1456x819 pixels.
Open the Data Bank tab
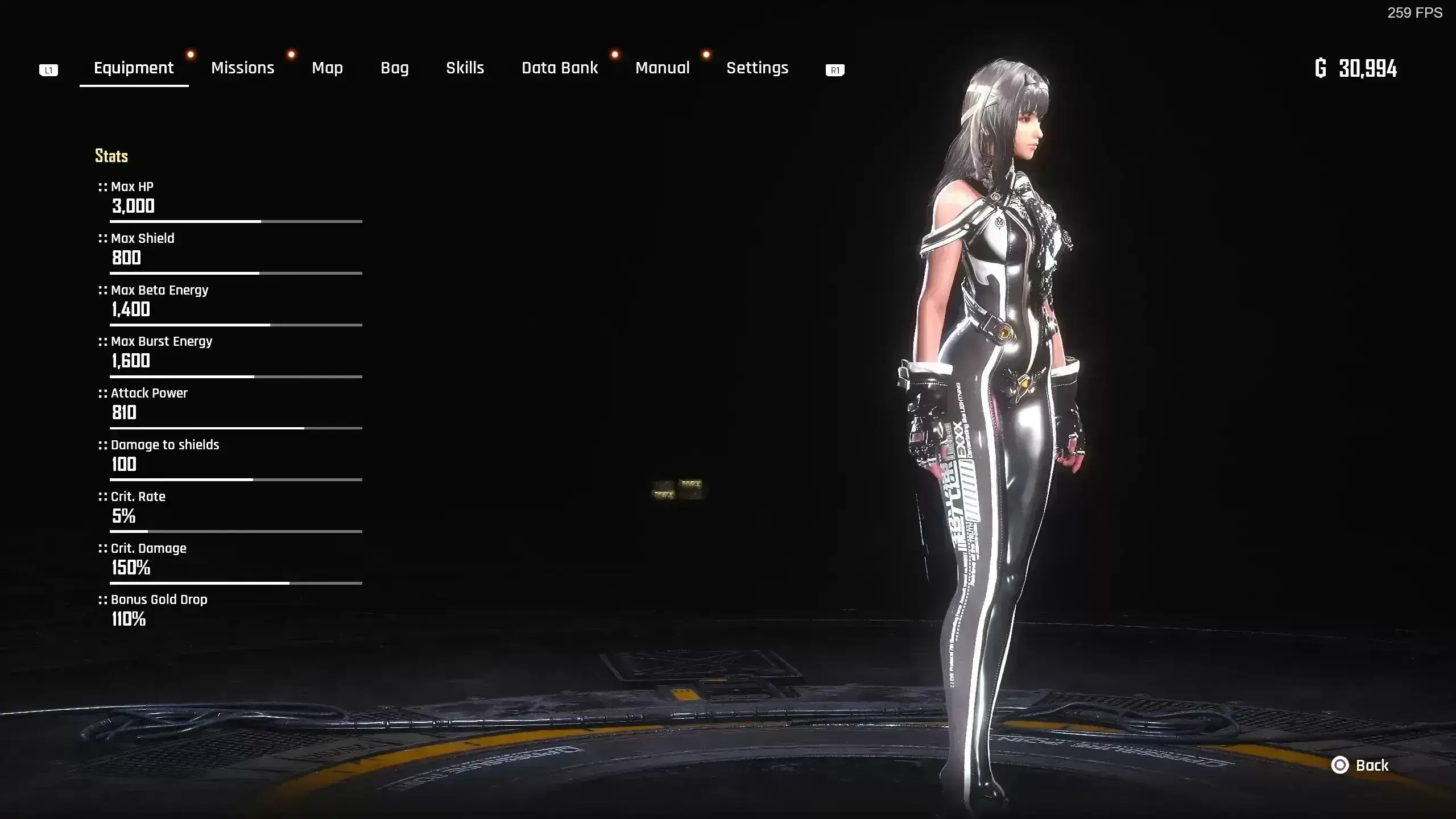pyautogui.click(x=560, y=68)
